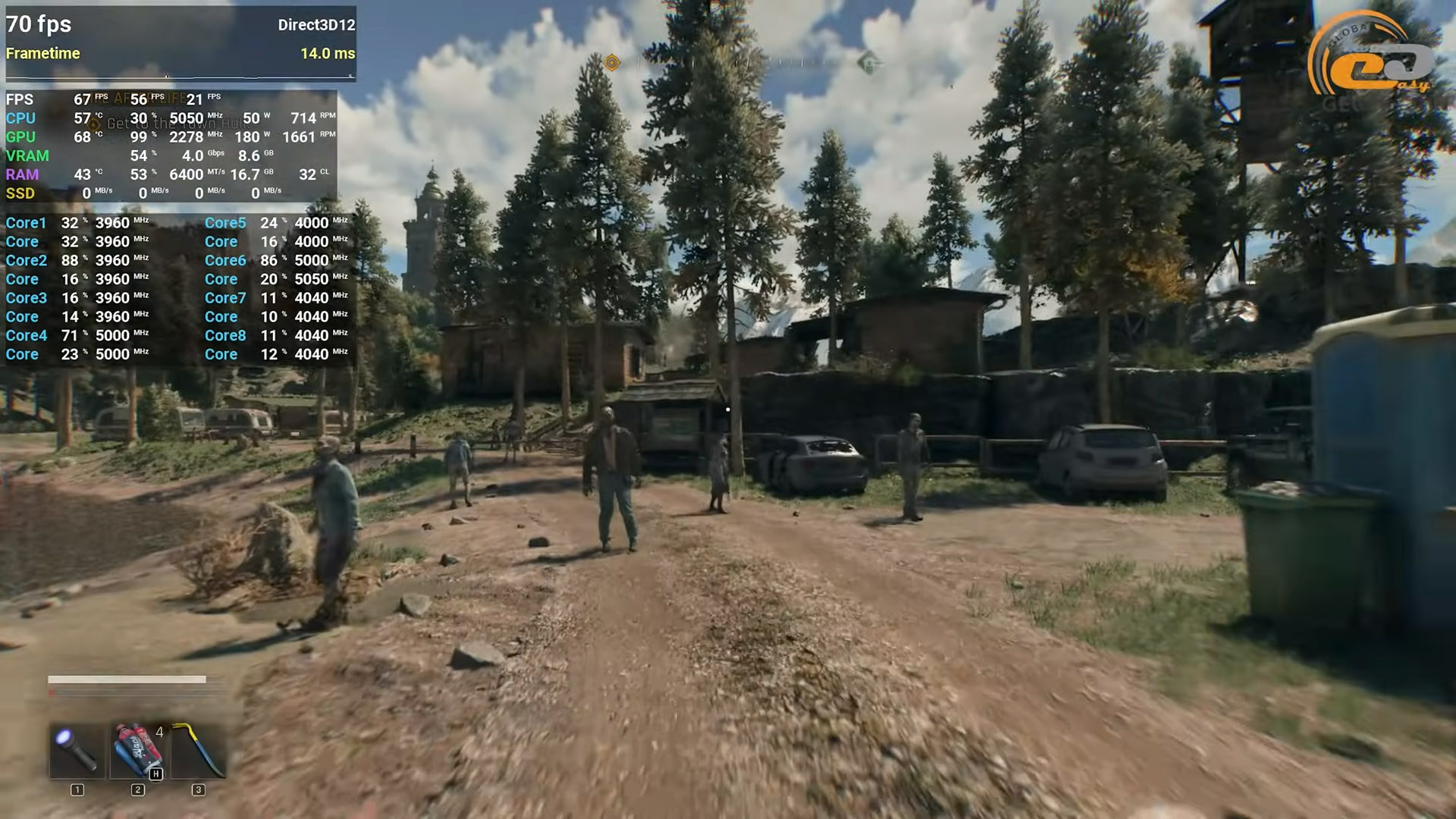Select the flashlight hotbar slot
The height and width of the screenshot is (819, 1456).
tap(77, 751)
